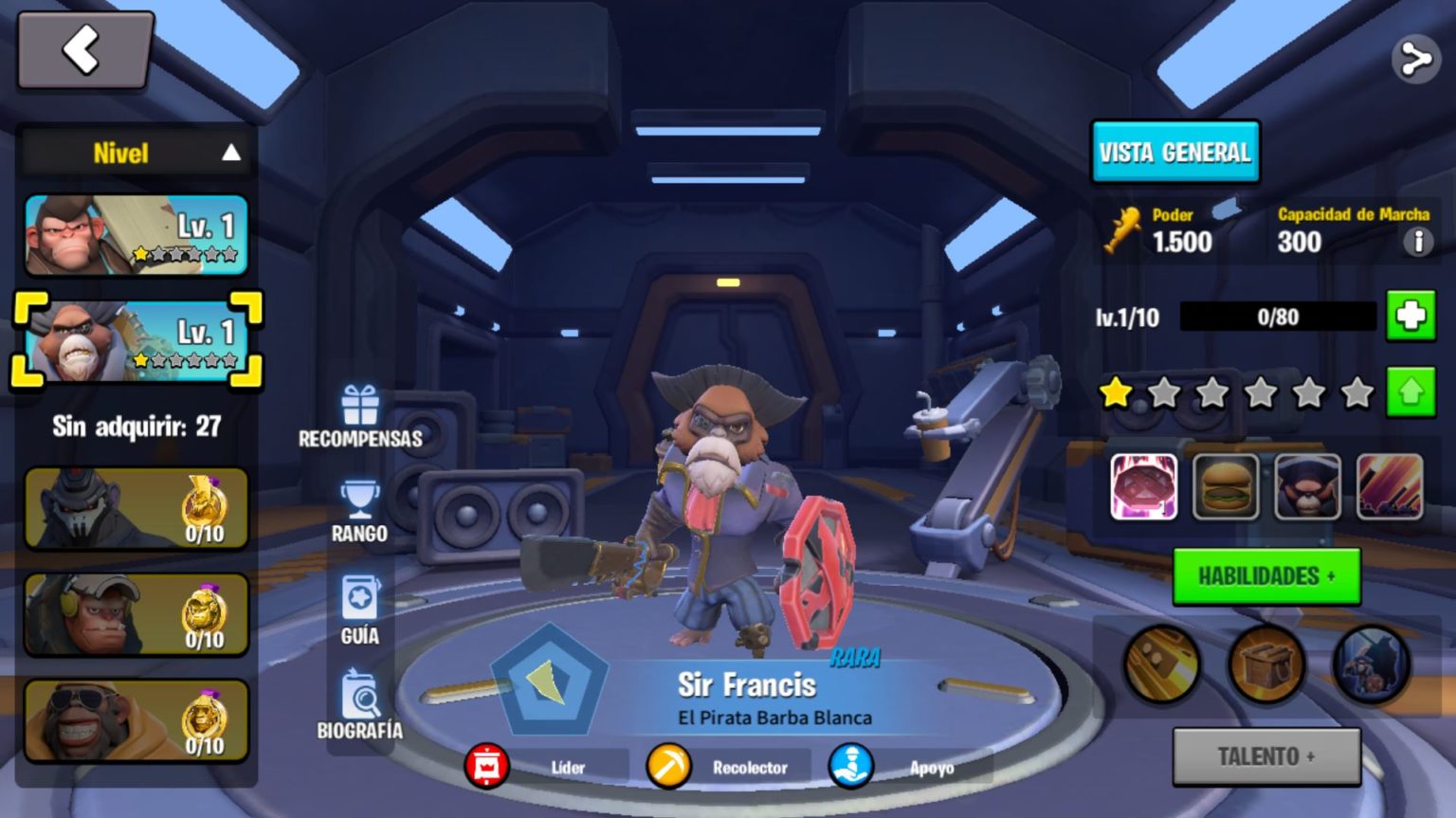The height and width of the screenshot is (818, 1456).
Task: Open the Vista General panel
Action: [1174, 152]
